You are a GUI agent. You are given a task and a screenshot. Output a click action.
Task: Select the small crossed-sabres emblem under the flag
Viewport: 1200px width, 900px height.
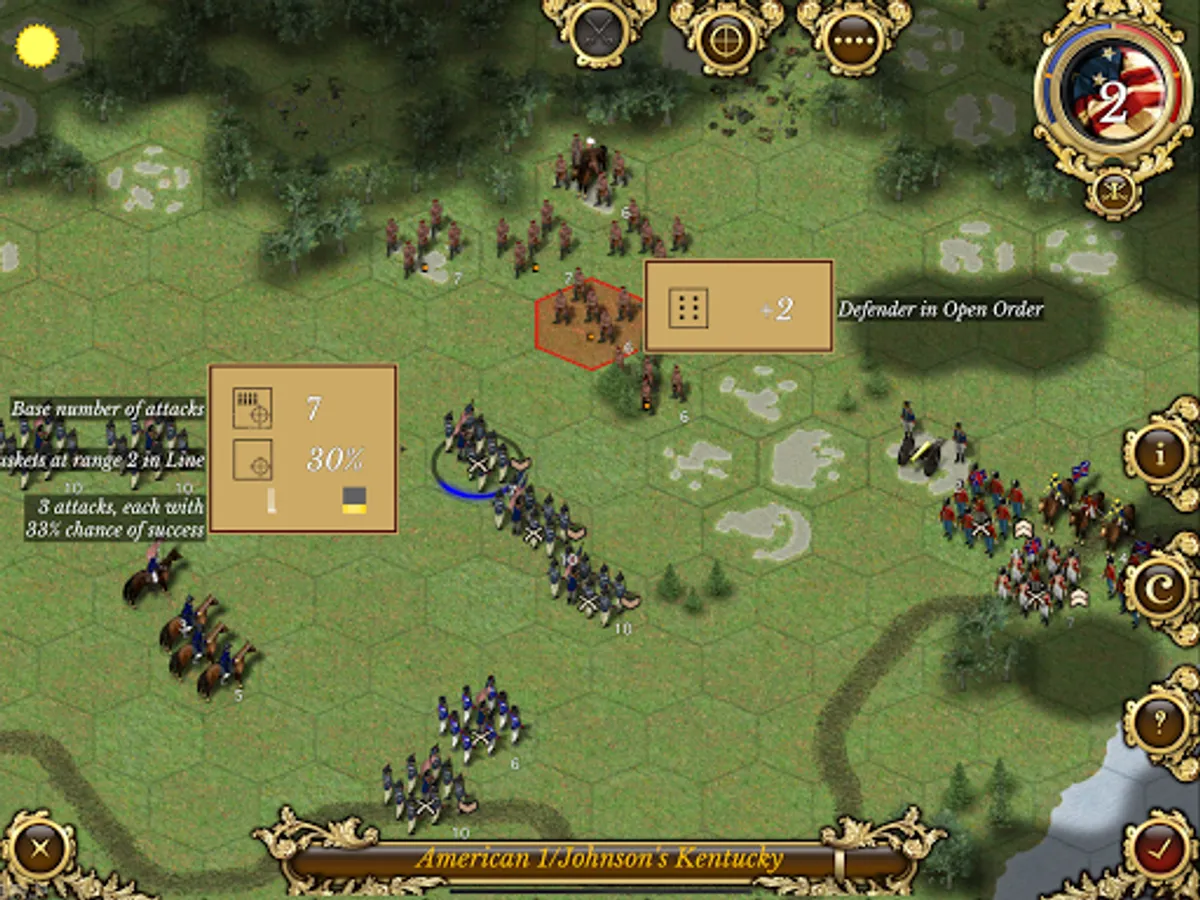[1113, 190]
